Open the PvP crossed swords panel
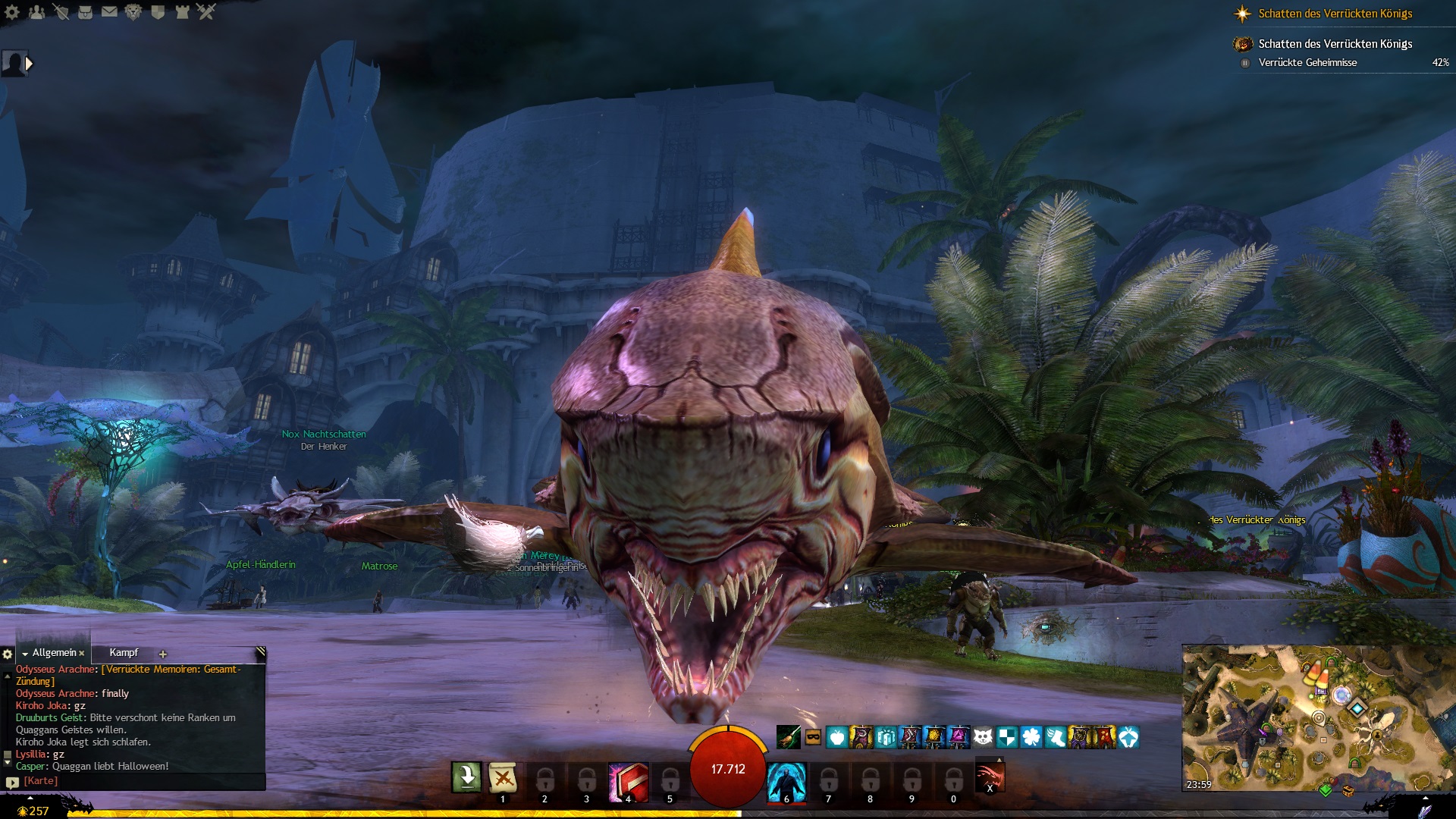 (206, 12)
